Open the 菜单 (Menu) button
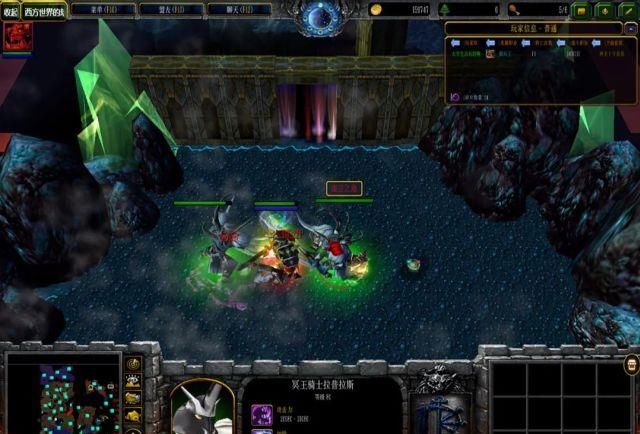Screen dimensions: 640x434 point(105,8)
